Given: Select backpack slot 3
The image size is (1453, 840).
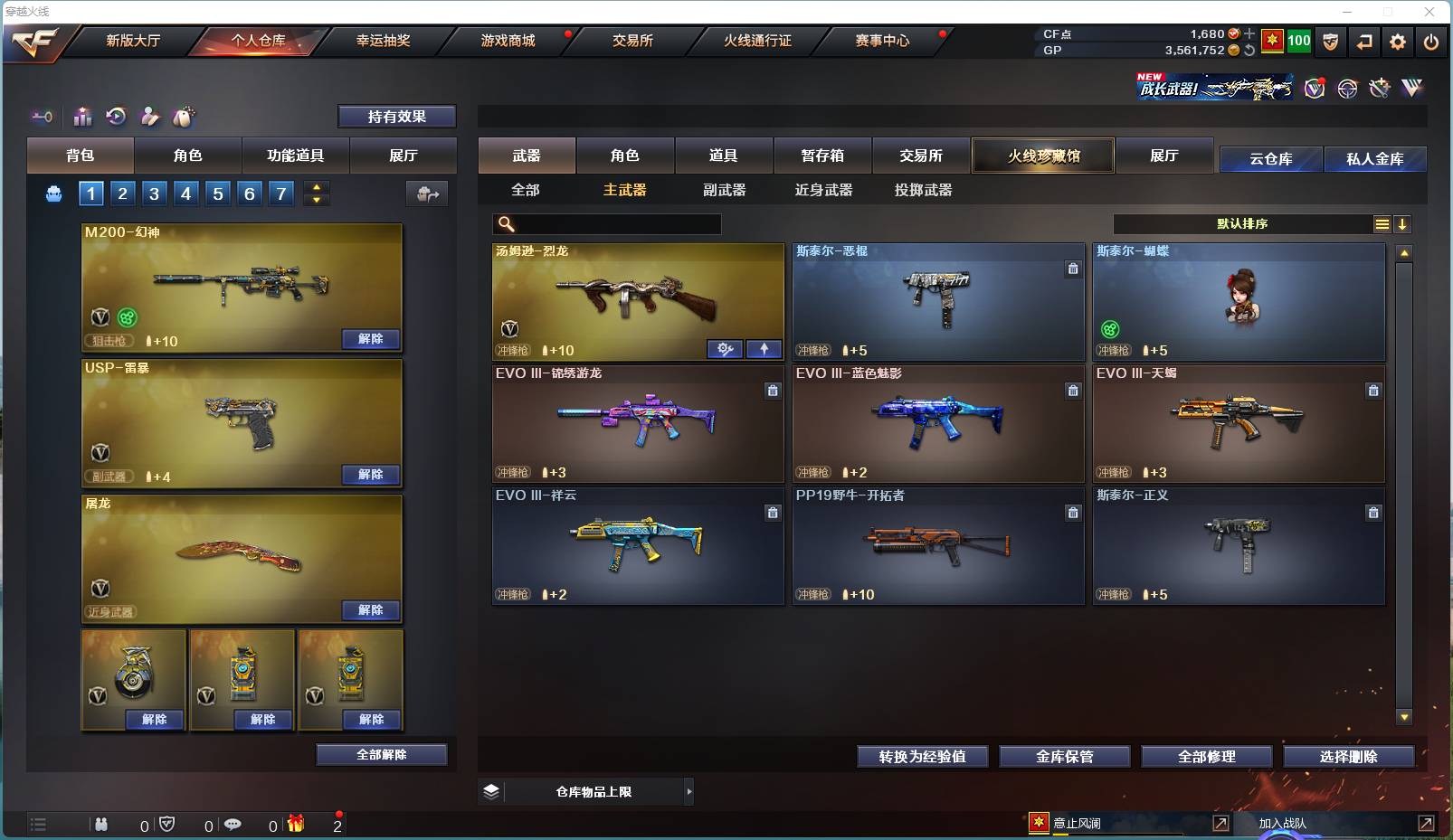Looking at the screenshot, I should click(154, 193).
